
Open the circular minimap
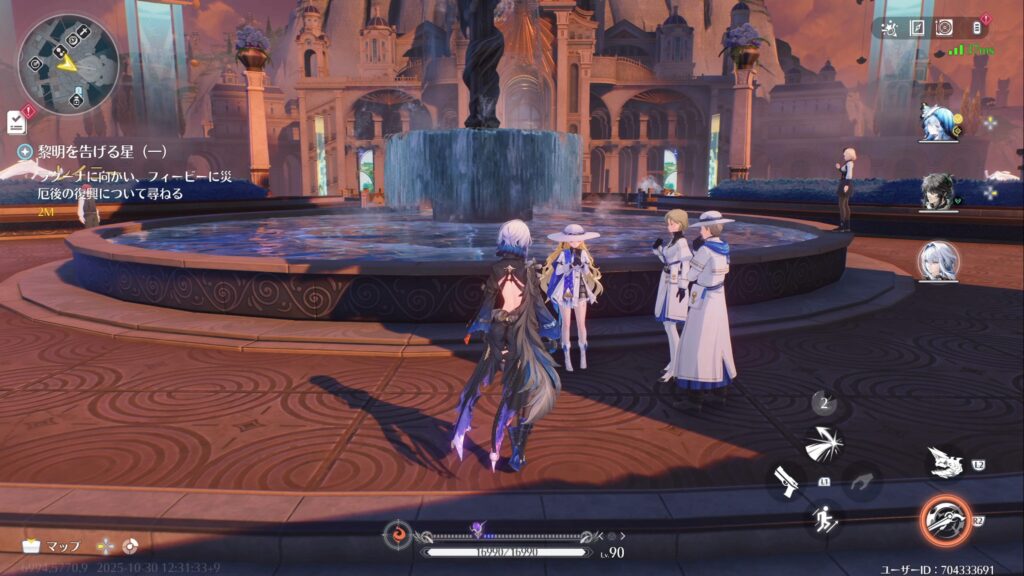tap(68, 64)
